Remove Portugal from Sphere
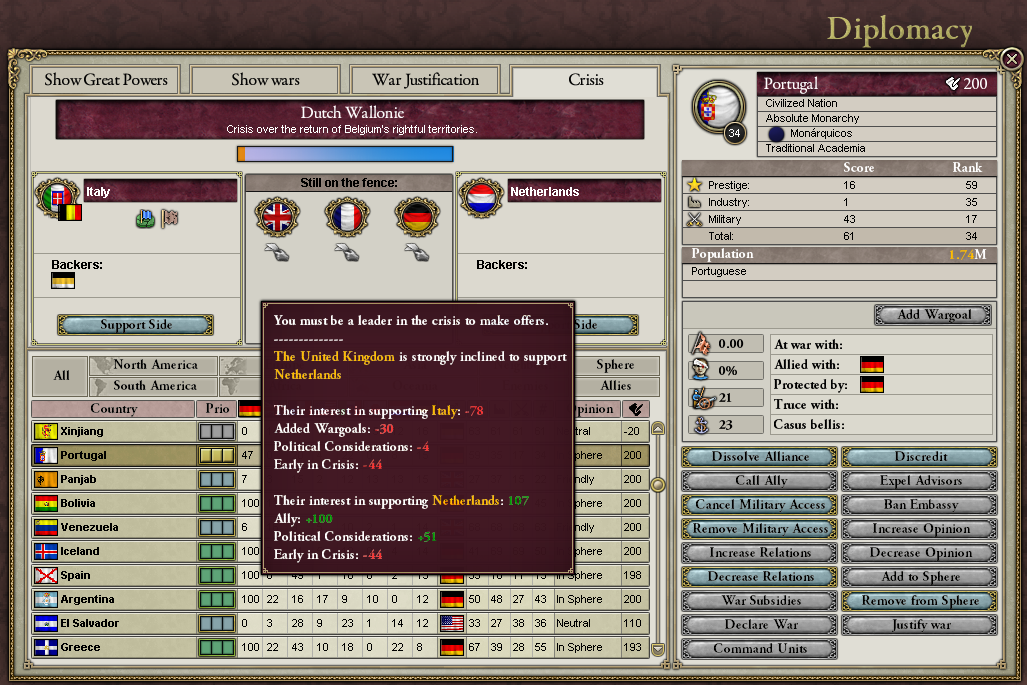Image resolution: width=1027 pixels, height=685 pixels. 920,601
